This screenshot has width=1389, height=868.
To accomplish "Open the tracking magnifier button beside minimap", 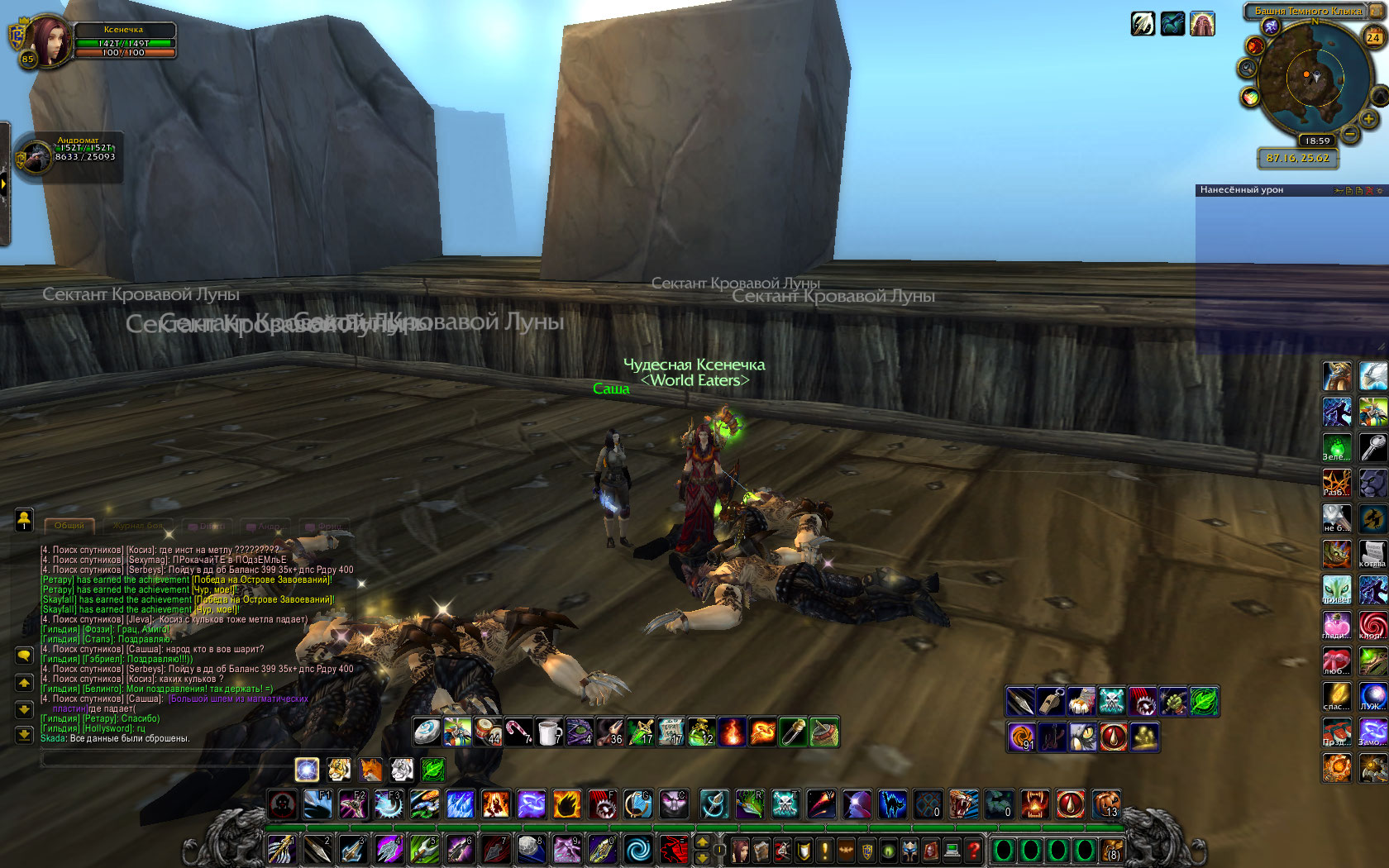I will [x=1247, y=68].
